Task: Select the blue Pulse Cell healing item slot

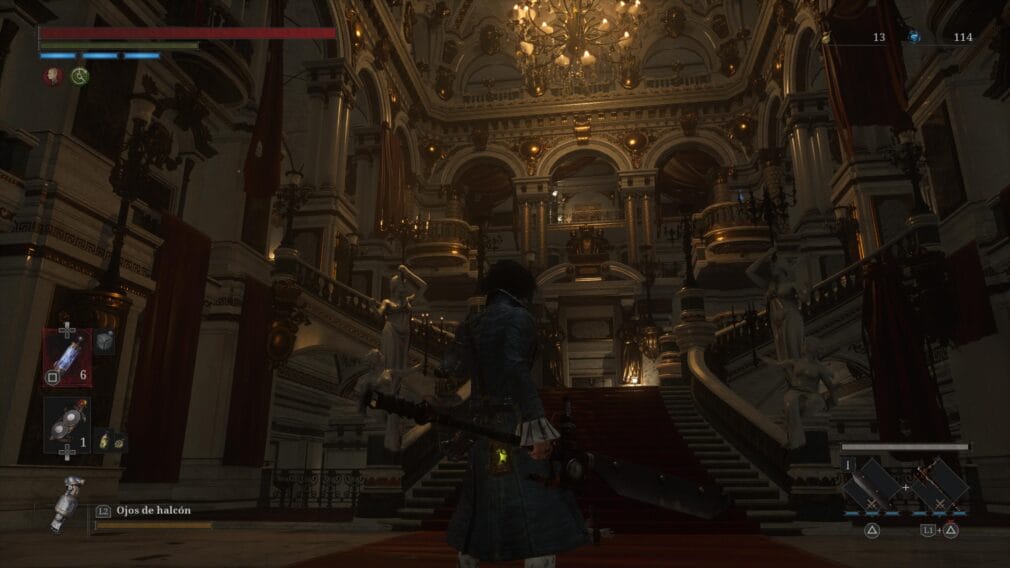Action: (67, 357)
